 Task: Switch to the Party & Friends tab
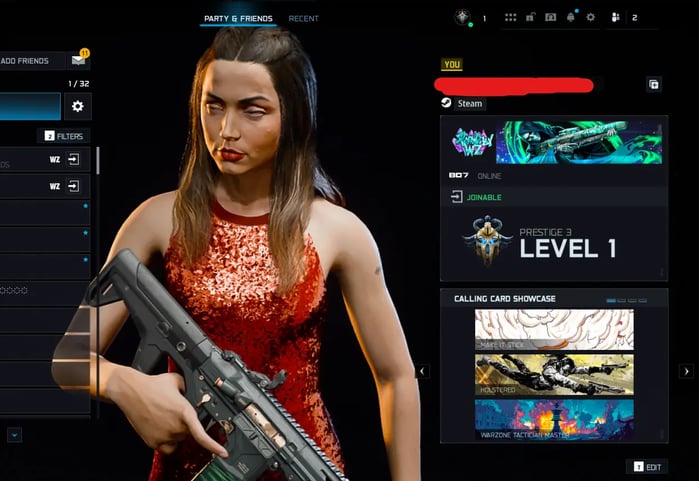(238, 18)
